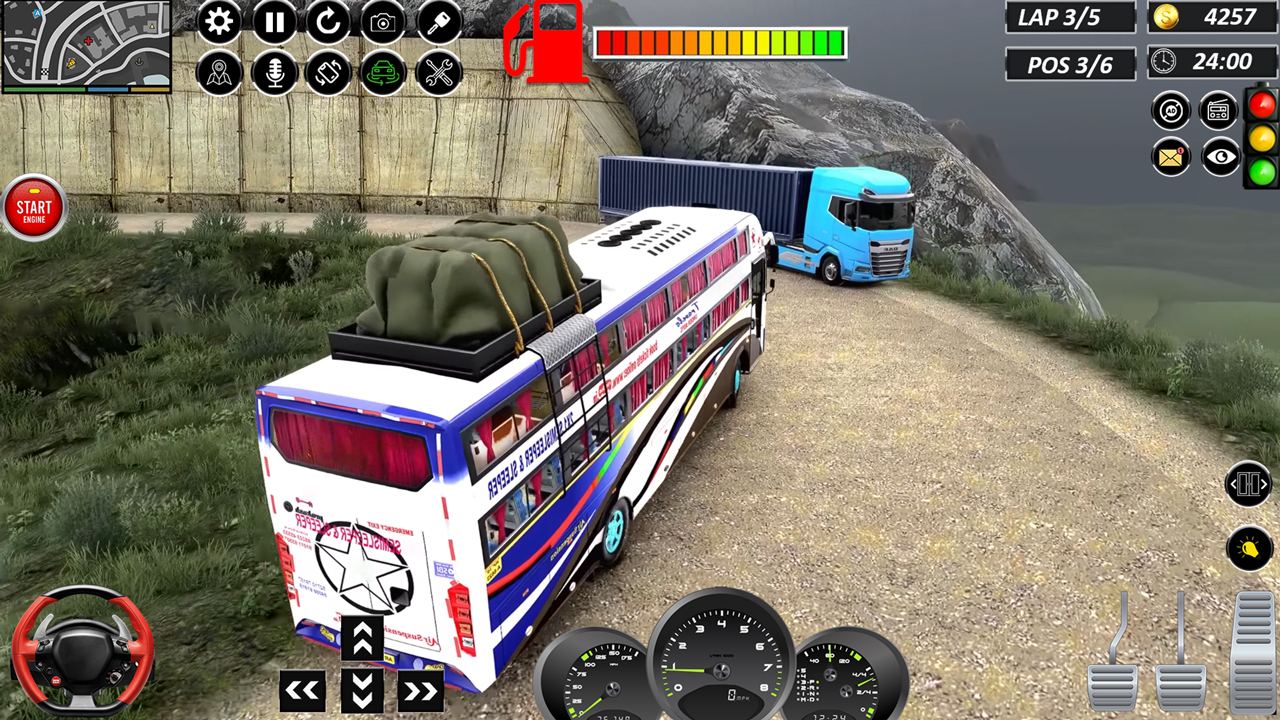Select the camera screenshot icon
The image size is (1280, 720).
pyautogui.click(x=383, y=22)
